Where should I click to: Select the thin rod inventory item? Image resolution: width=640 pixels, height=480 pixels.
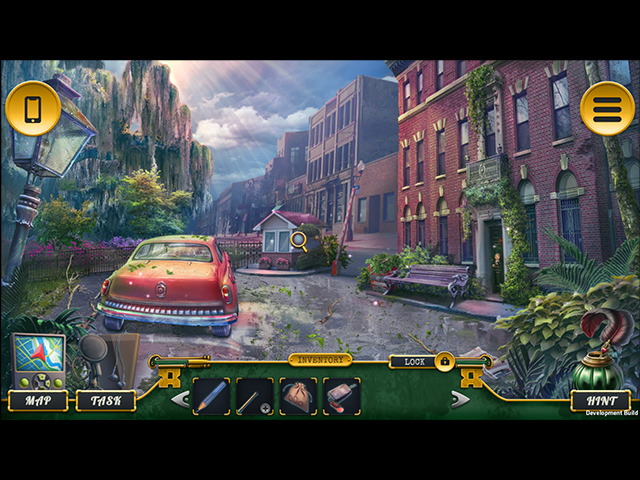[254, 396]
